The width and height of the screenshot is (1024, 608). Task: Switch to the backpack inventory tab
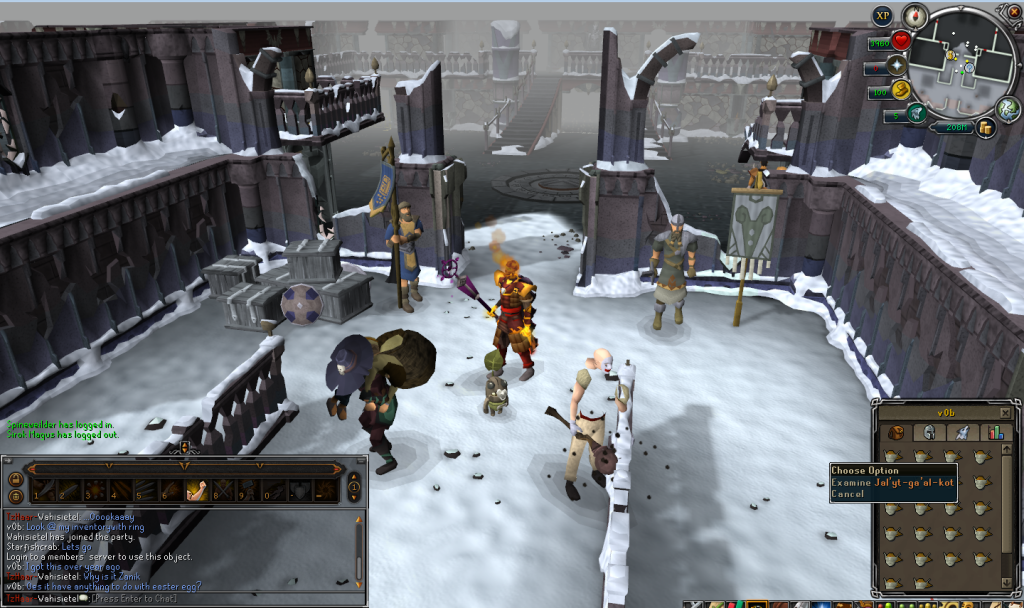click(897, 433)
